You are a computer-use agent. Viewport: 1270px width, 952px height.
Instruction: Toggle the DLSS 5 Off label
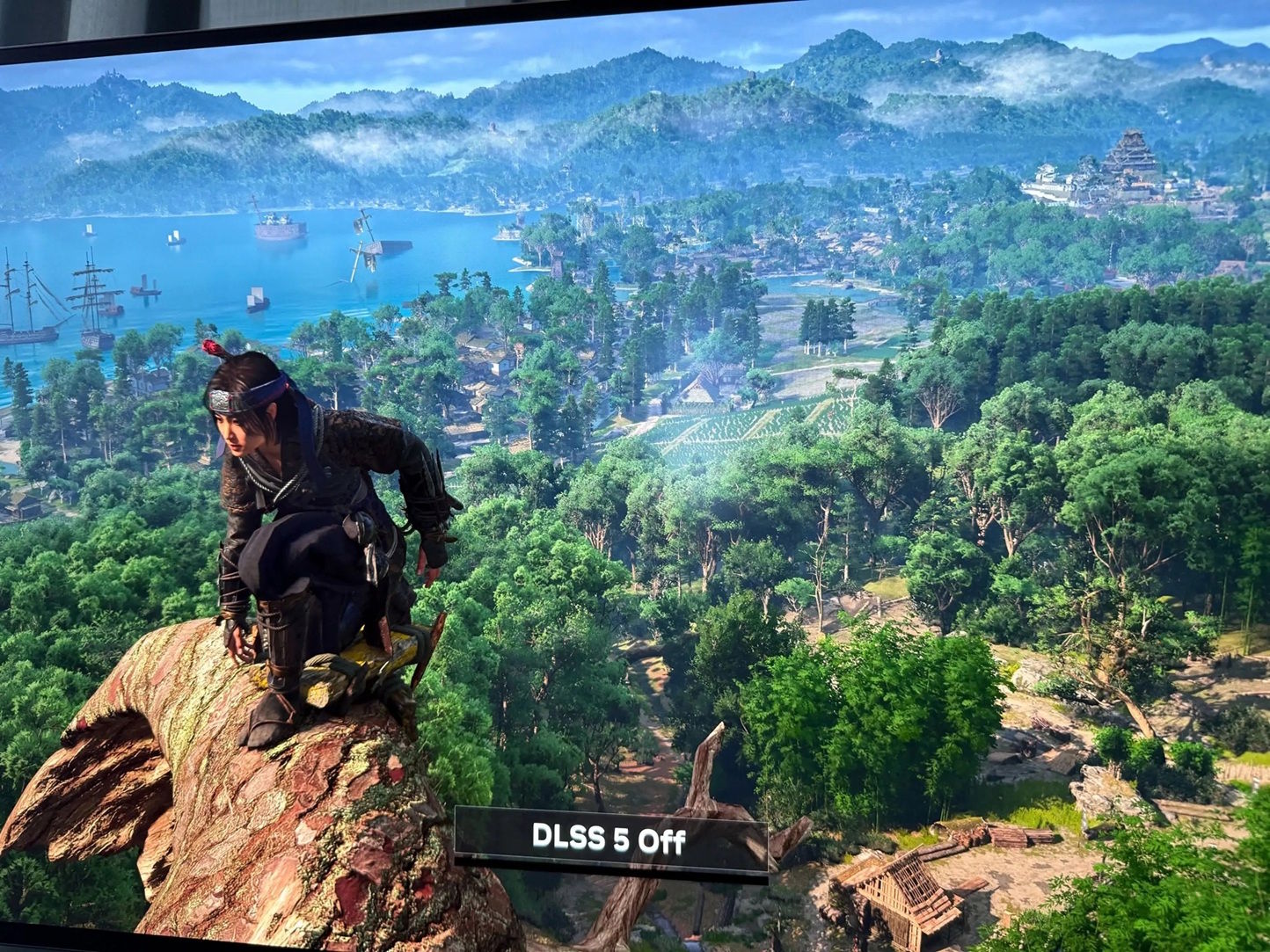pos(609,839)
